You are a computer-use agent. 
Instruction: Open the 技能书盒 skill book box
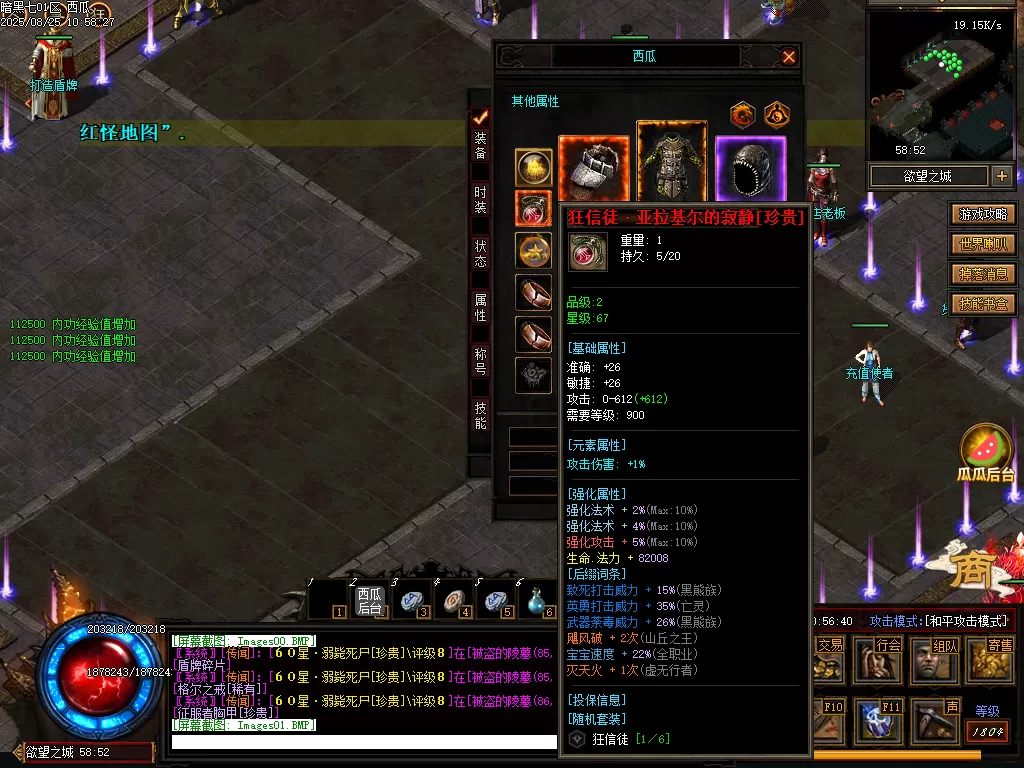pyautogui.click(x=984, y=304)
